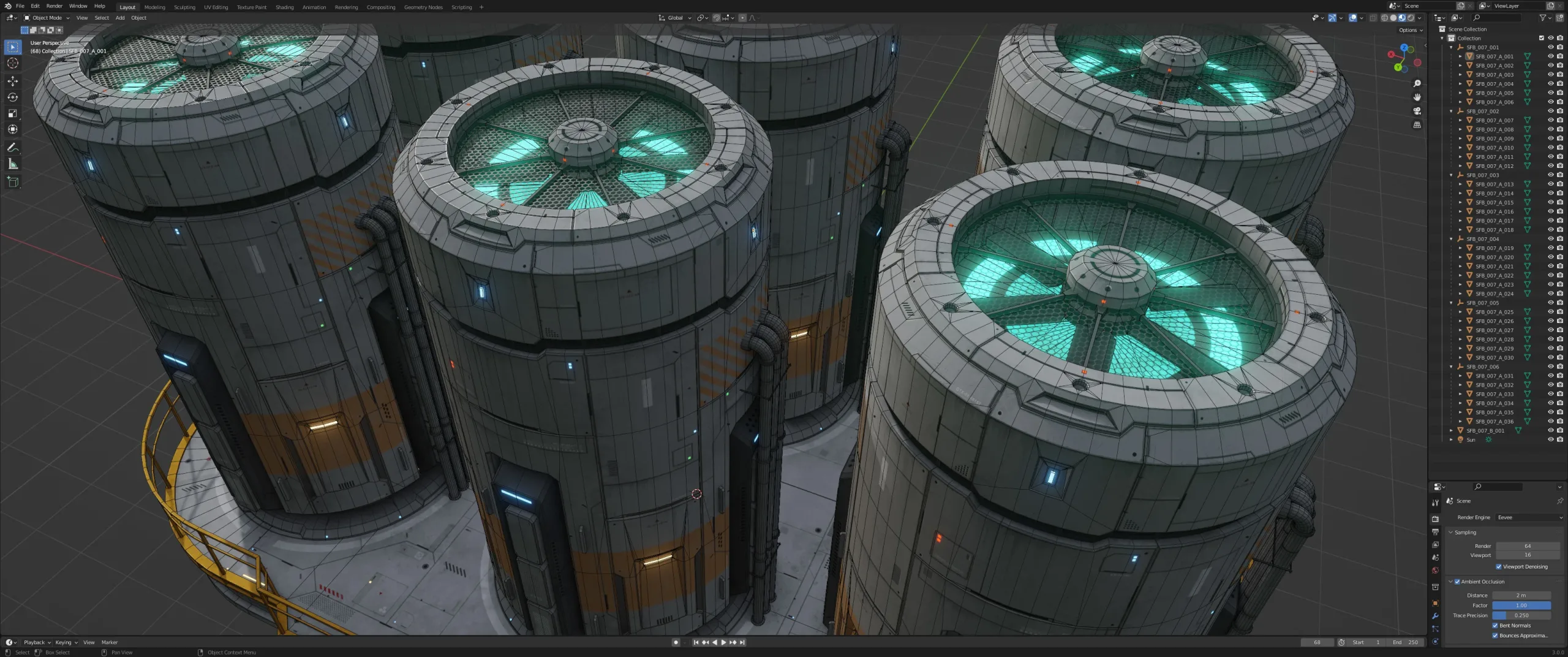Open the Render Engine dropdown

tap(1528, 517)
